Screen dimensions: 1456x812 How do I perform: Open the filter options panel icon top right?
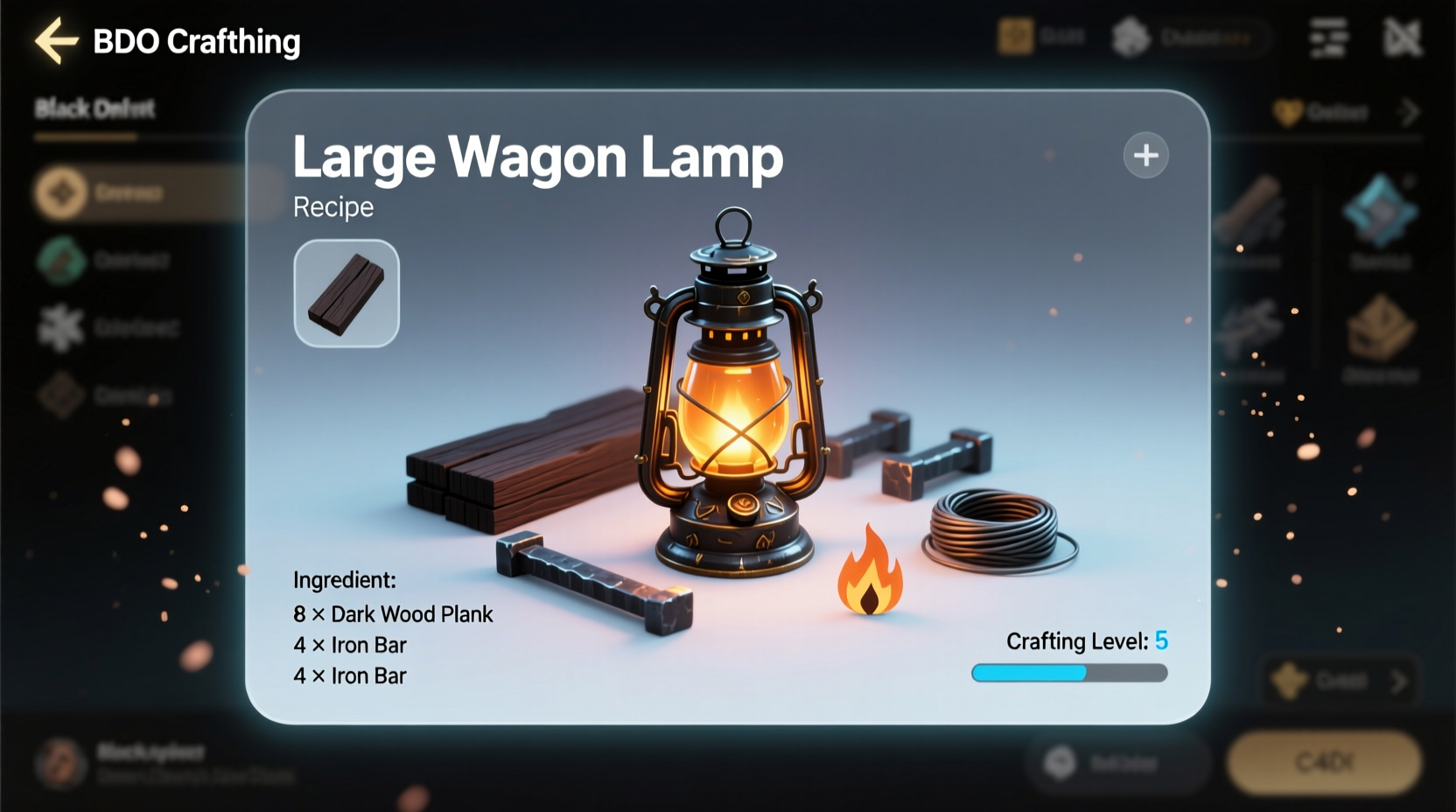click(1327, 38)
